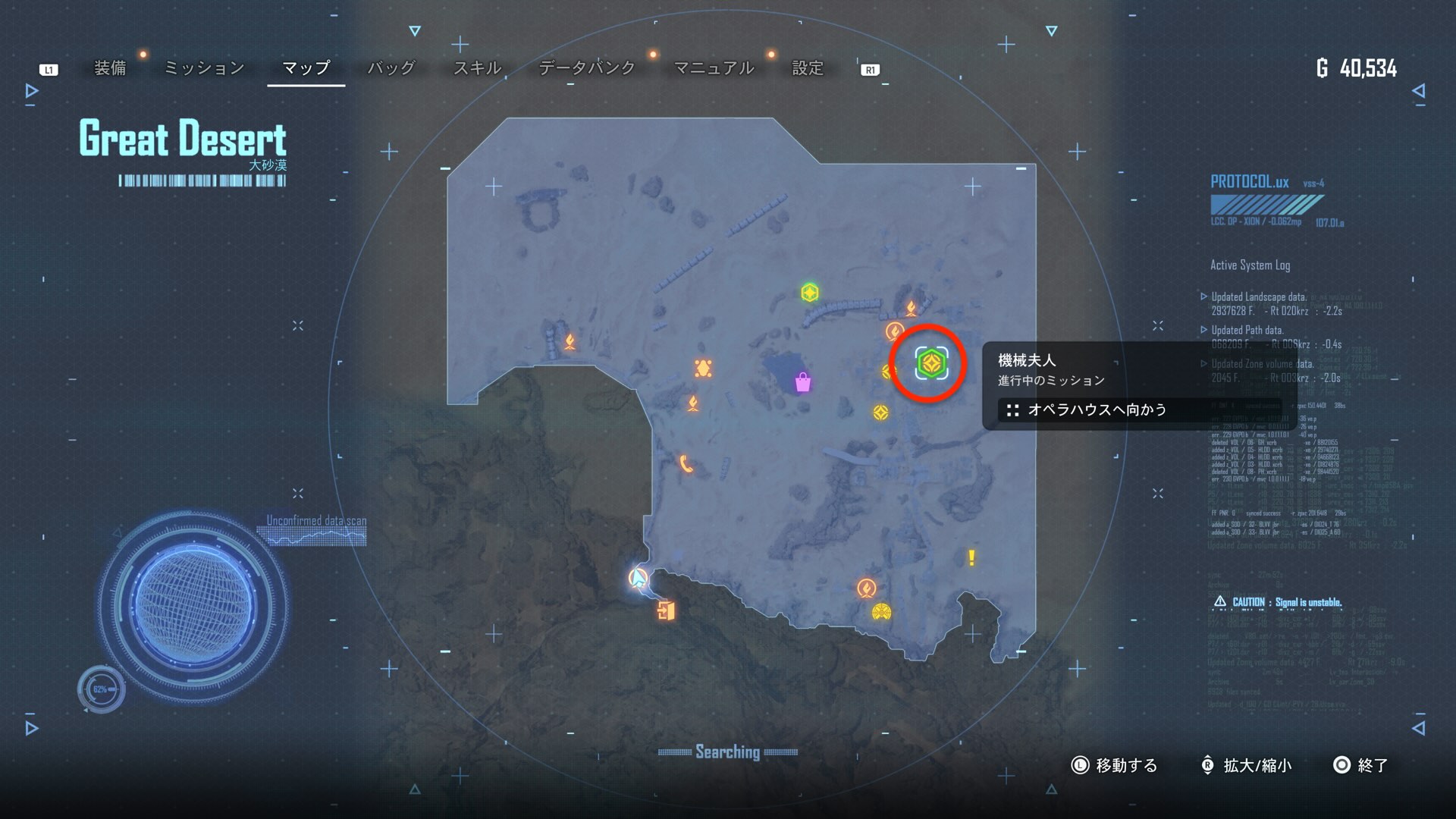The height and width of the screenshot is (819, 1456).
Task: Select the orange turtle-shaped map marker
Action: [703, 369]
